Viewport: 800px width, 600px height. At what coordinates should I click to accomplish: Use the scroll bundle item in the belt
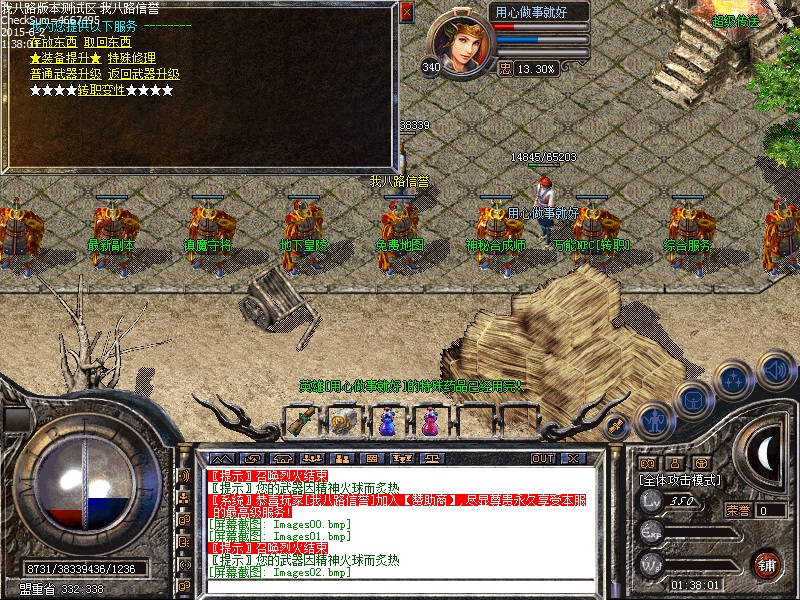coord(343,422)
